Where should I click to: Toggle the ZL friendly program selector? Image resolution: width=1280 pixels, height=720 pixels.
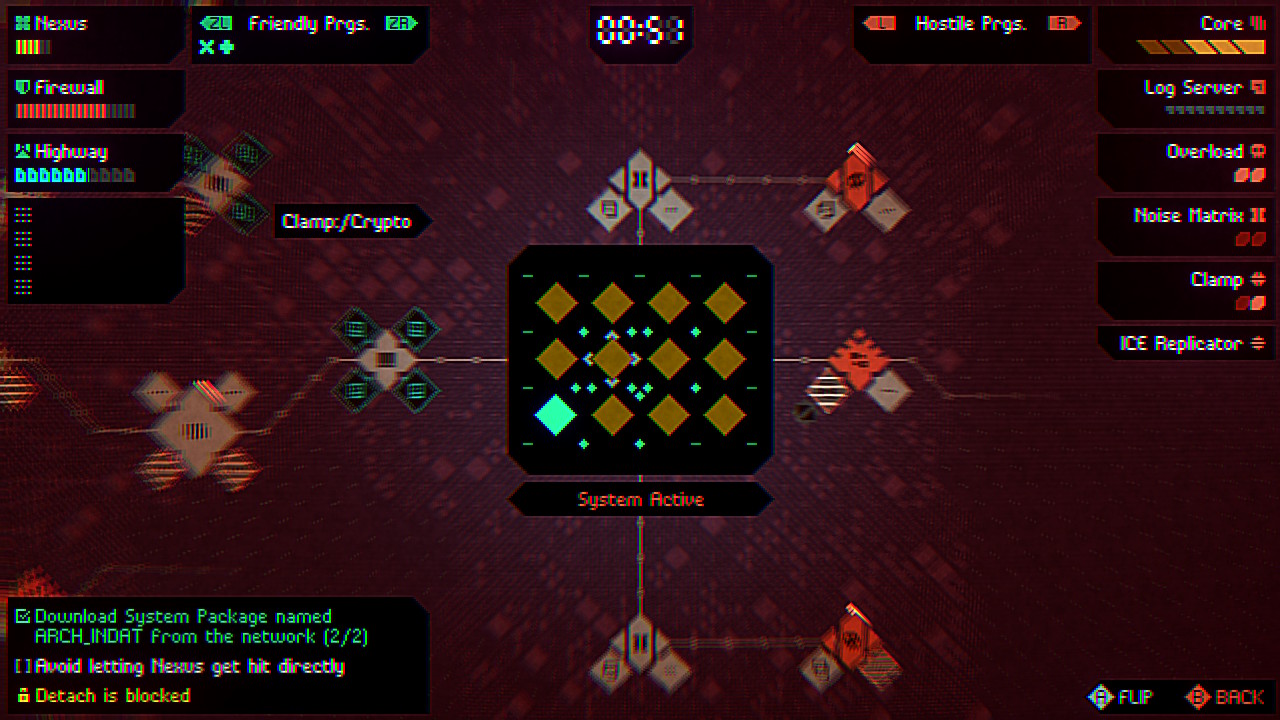[218, 23]
